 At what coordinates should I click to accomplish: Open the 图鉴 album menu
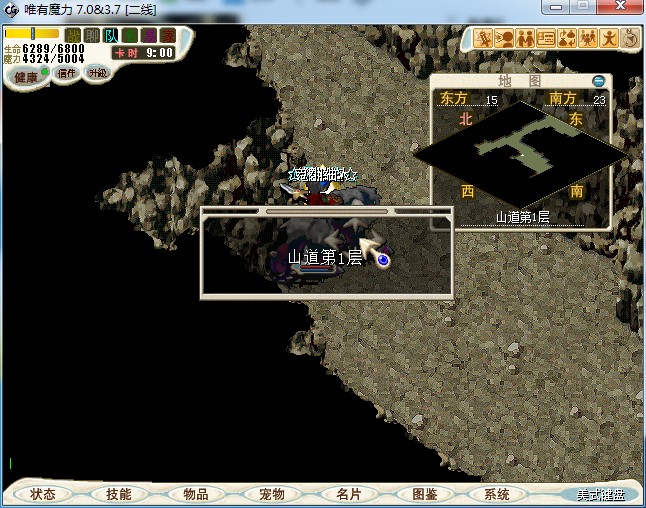tap(424, 494)
